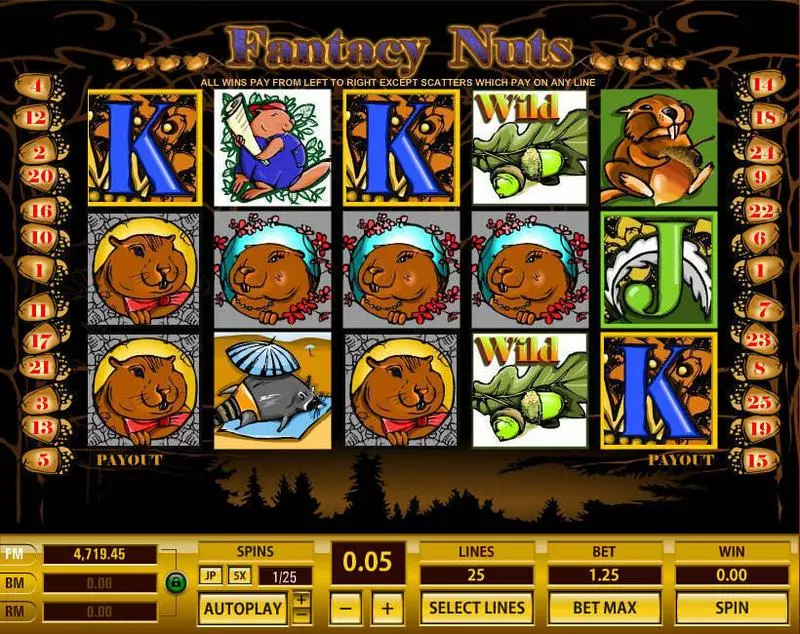Open the SELECT LINES option
This screenshot has width=800, height=634.
[477, 607]
